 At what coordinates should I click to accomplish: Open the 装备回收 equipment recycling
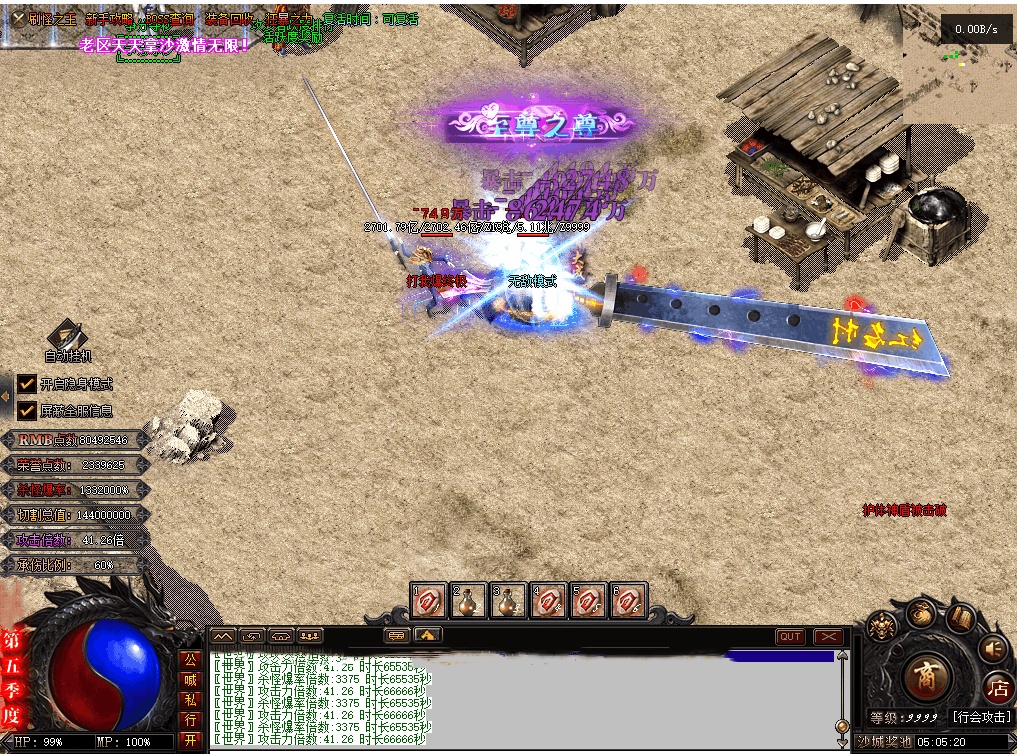[229, 19]
